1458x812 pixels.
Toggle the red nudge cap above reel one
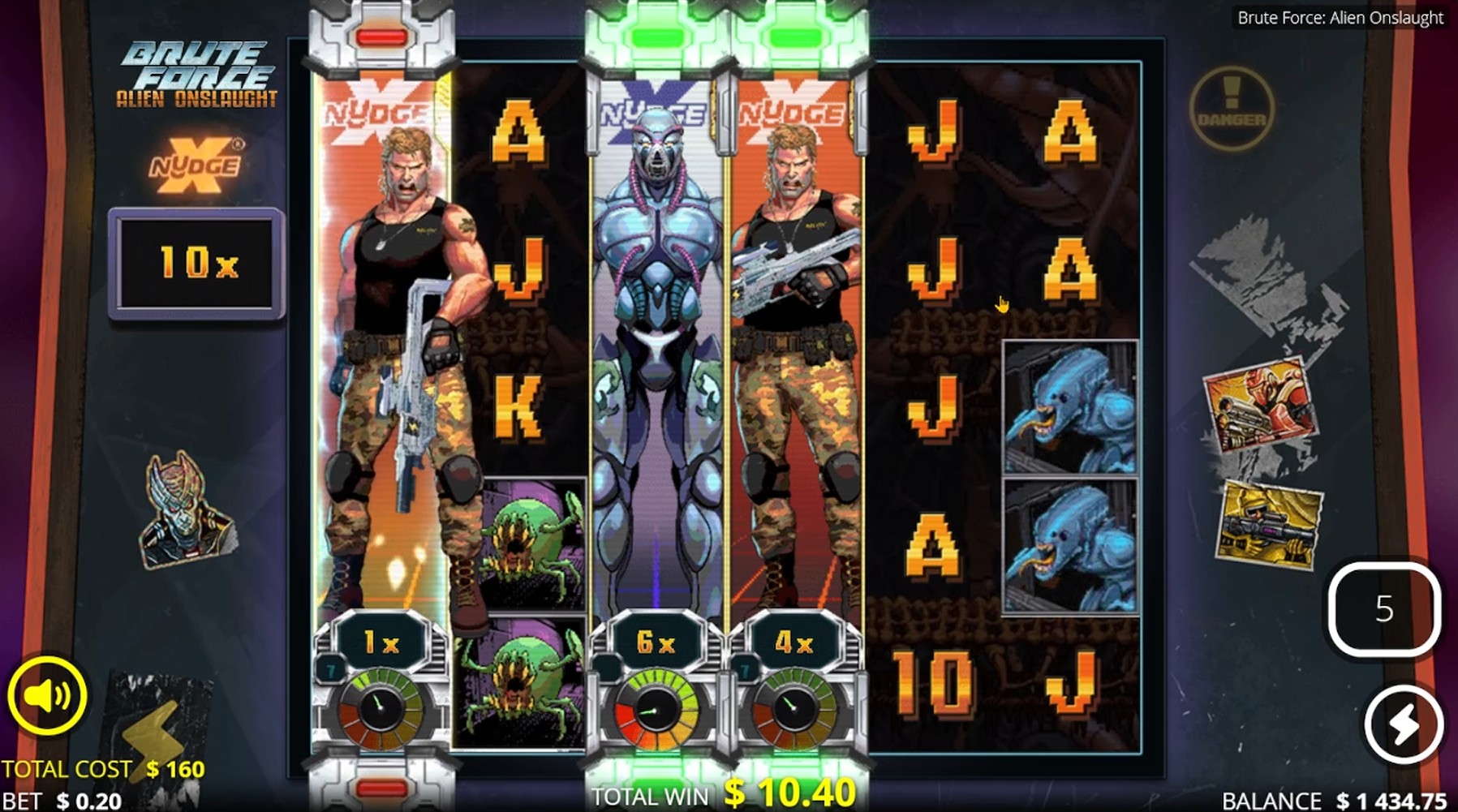381,35
